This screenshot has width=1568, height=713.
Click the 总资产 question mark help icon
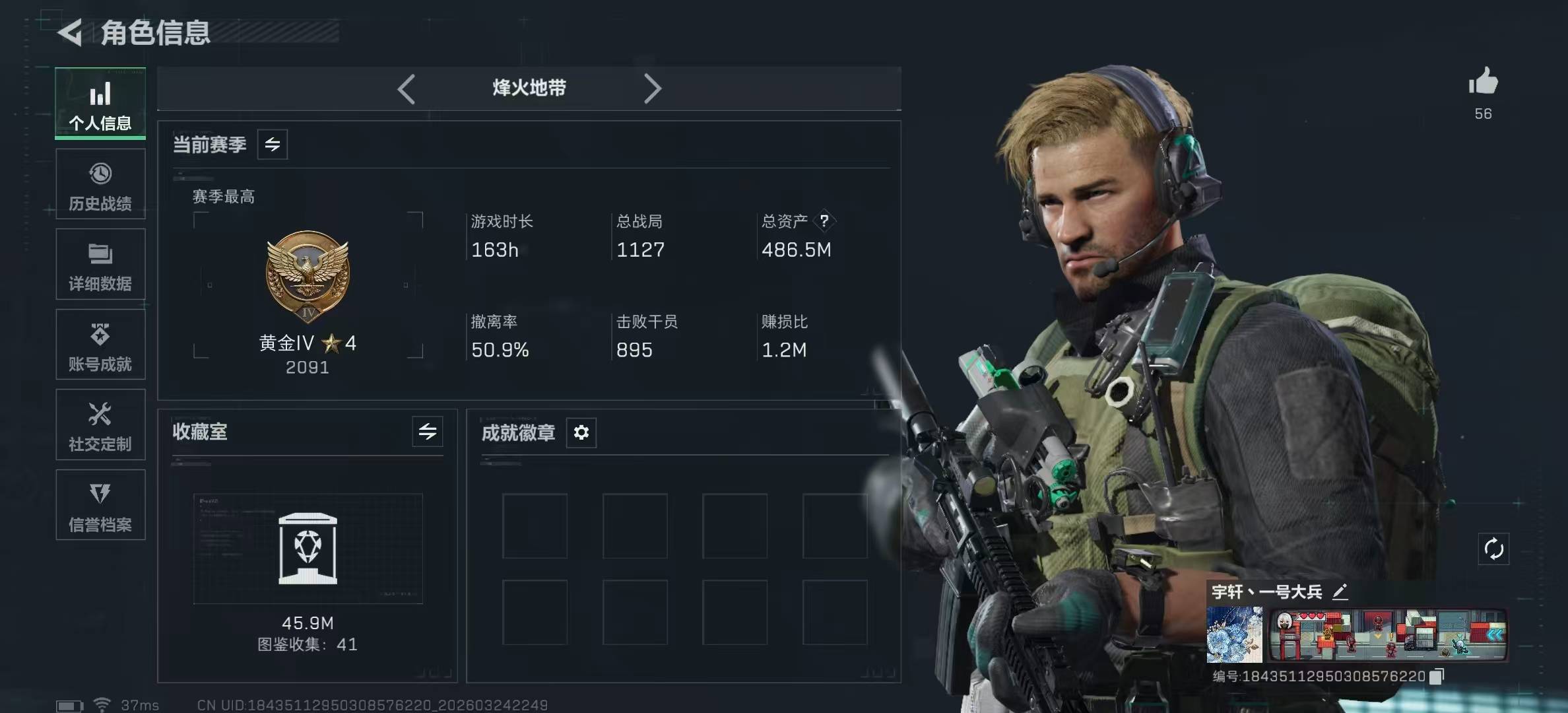click(x=824, y=221)
